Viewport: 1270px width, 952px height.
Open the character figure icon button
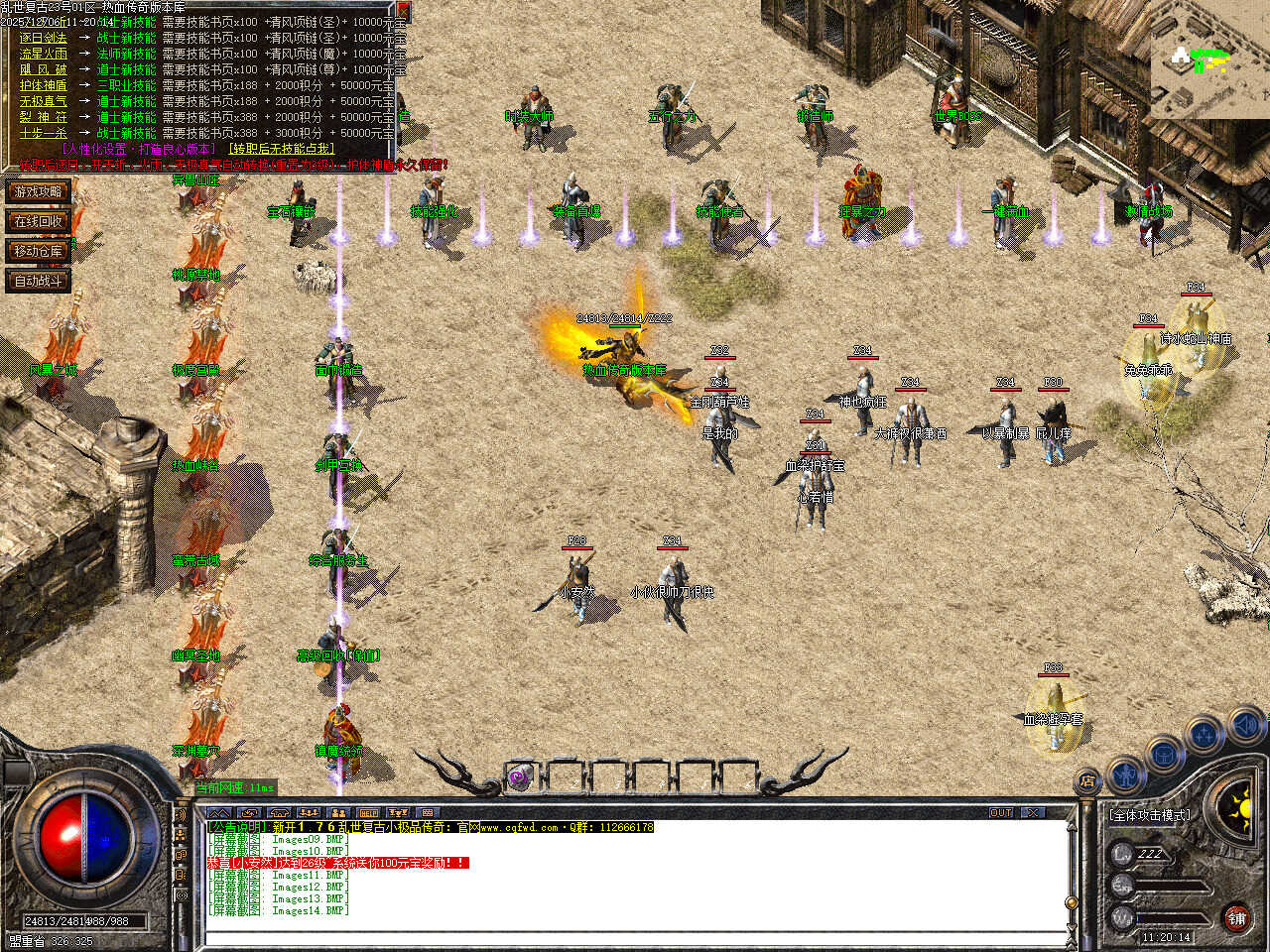coord(1125,773)
